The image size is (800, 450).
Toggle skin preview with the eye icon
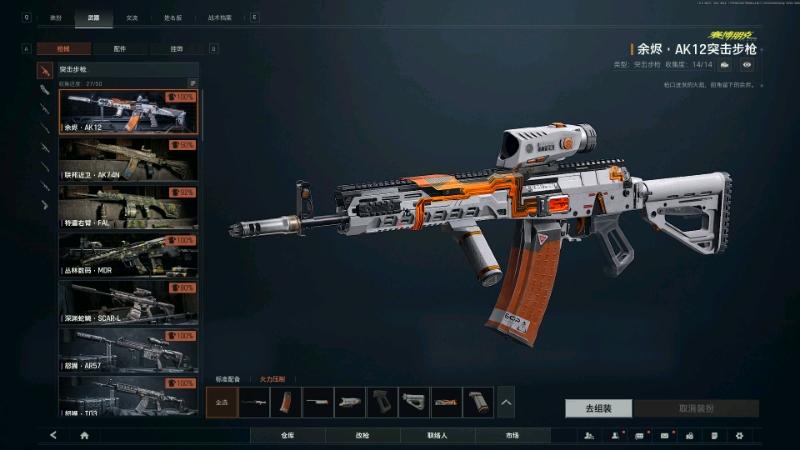tap(746, 65)
